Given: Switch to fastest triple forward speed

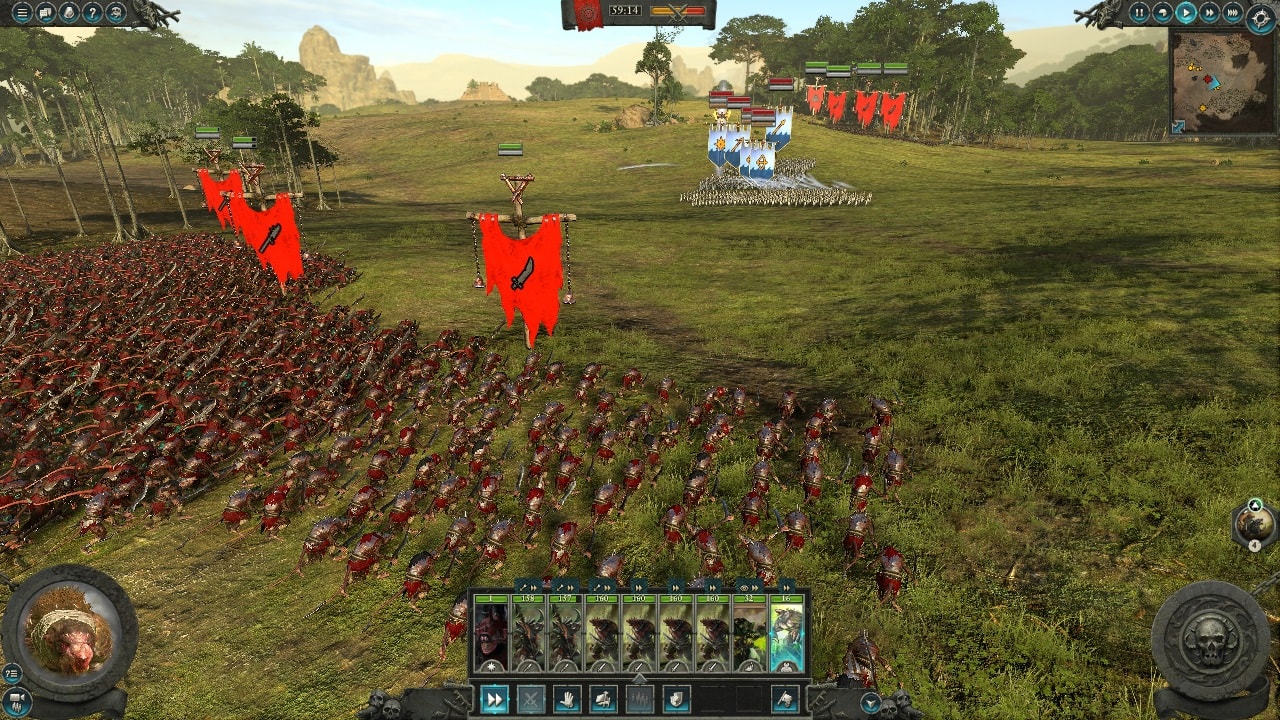Looking at the screenshot, I should click(x=1233, y=13).
